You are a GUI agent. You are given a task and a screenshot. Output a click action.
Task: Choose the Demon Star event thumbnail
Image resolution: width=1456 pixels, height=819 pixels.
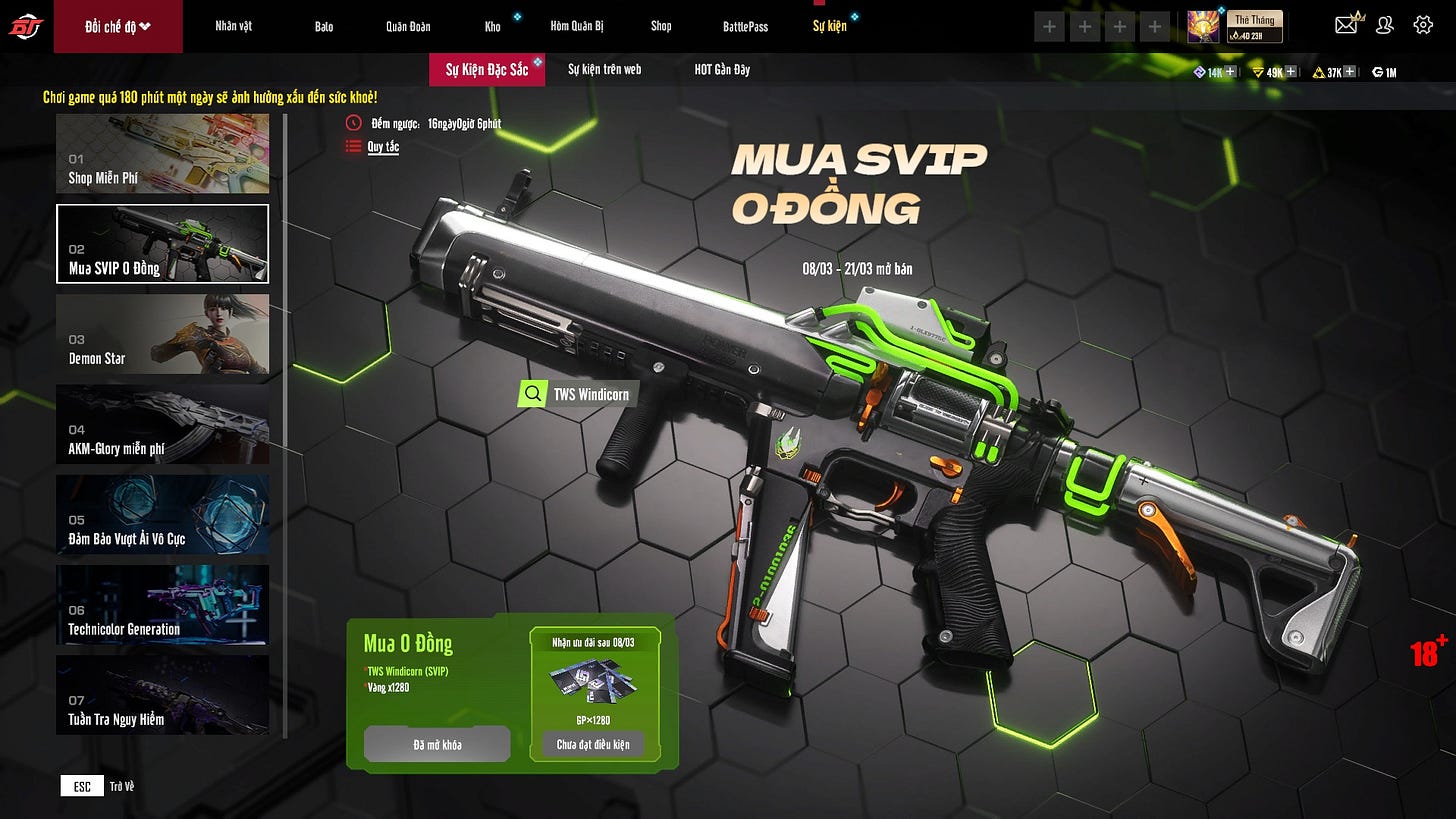point(162,334)
